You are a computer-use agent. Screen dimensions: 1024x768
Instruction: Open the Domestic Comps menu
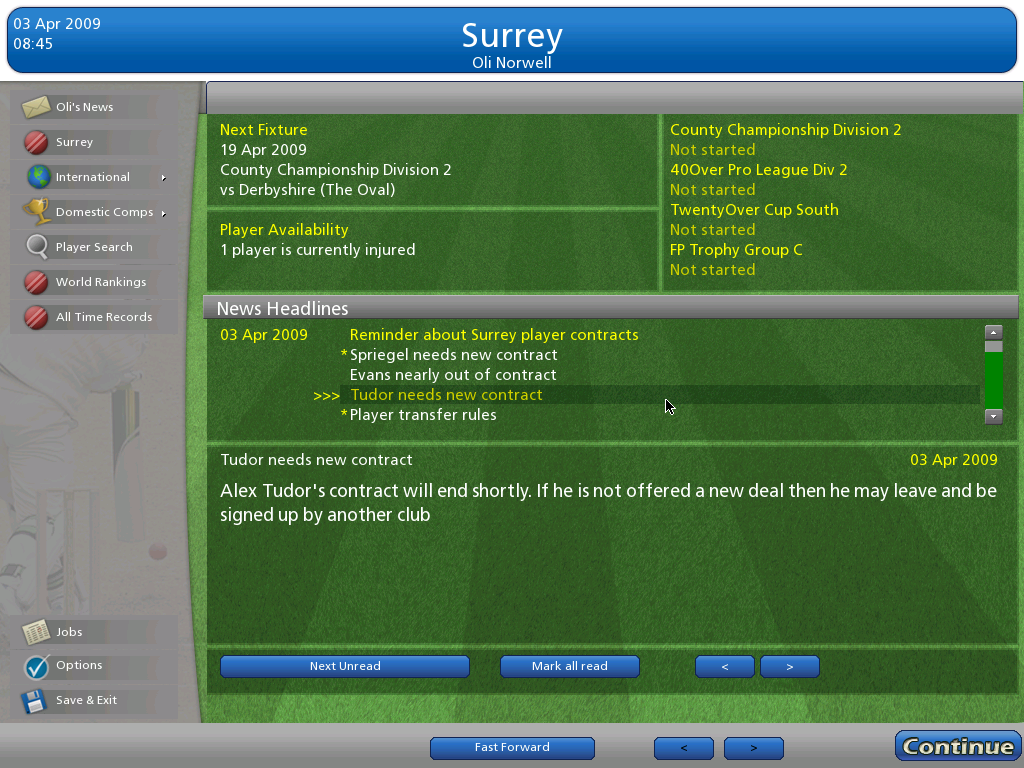coord(104,212)
